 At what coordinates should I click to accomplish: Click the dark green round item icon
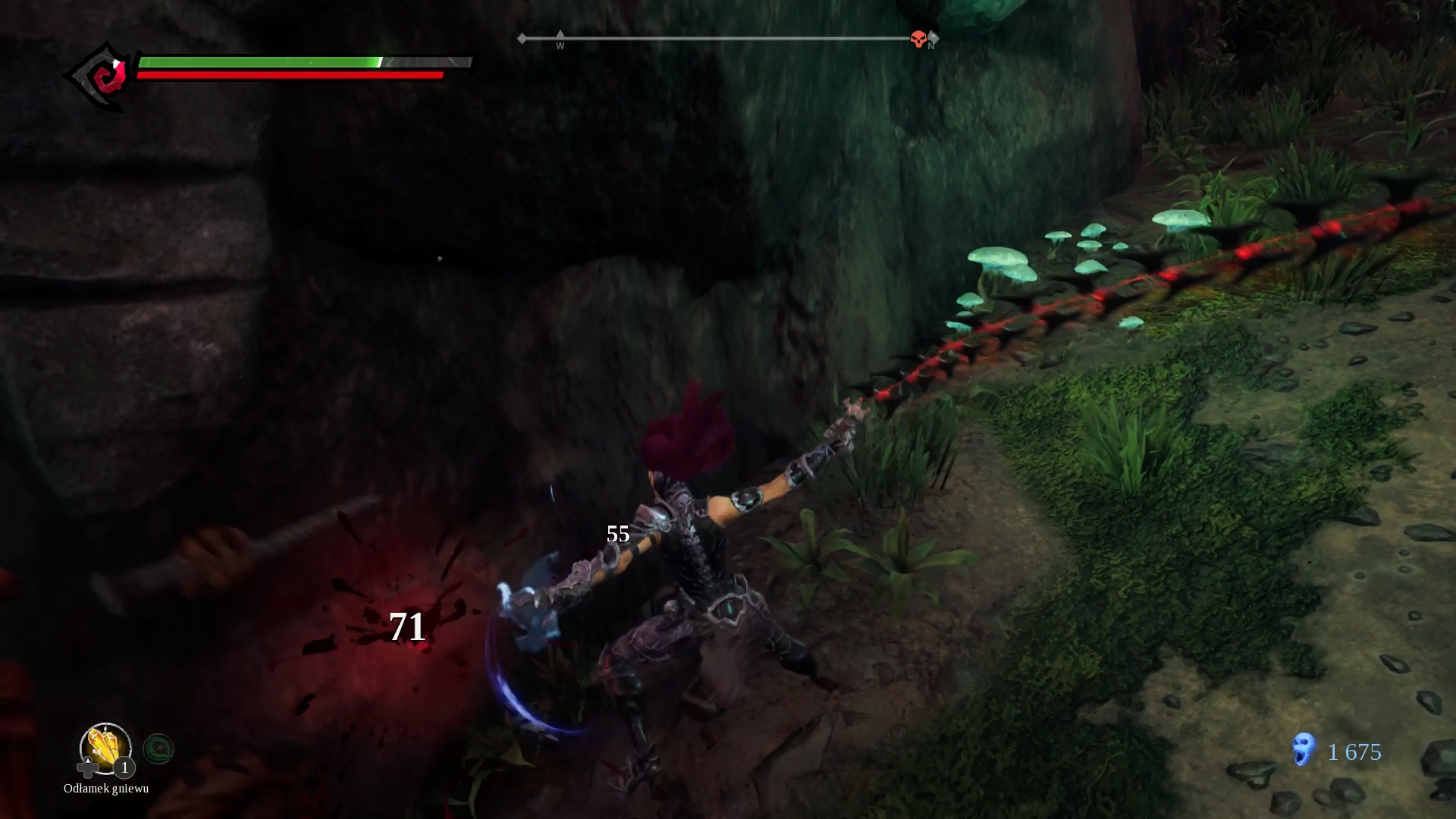(x=158, y=749)
